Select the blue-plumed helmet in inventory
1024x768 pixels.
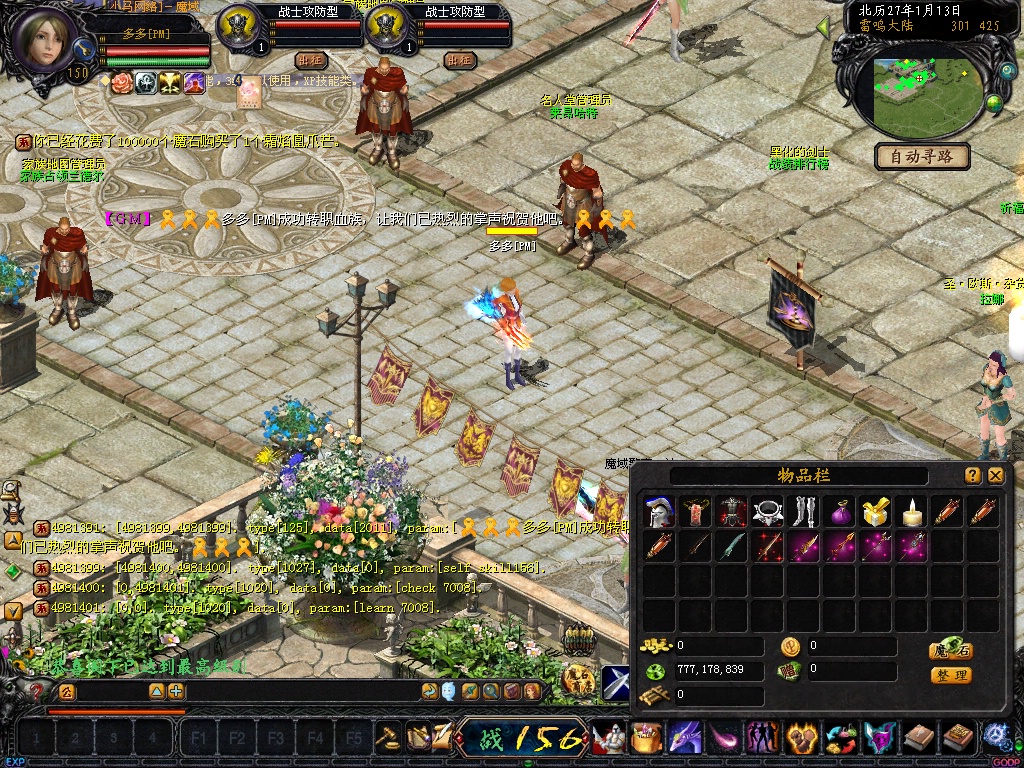pos(658,513)
